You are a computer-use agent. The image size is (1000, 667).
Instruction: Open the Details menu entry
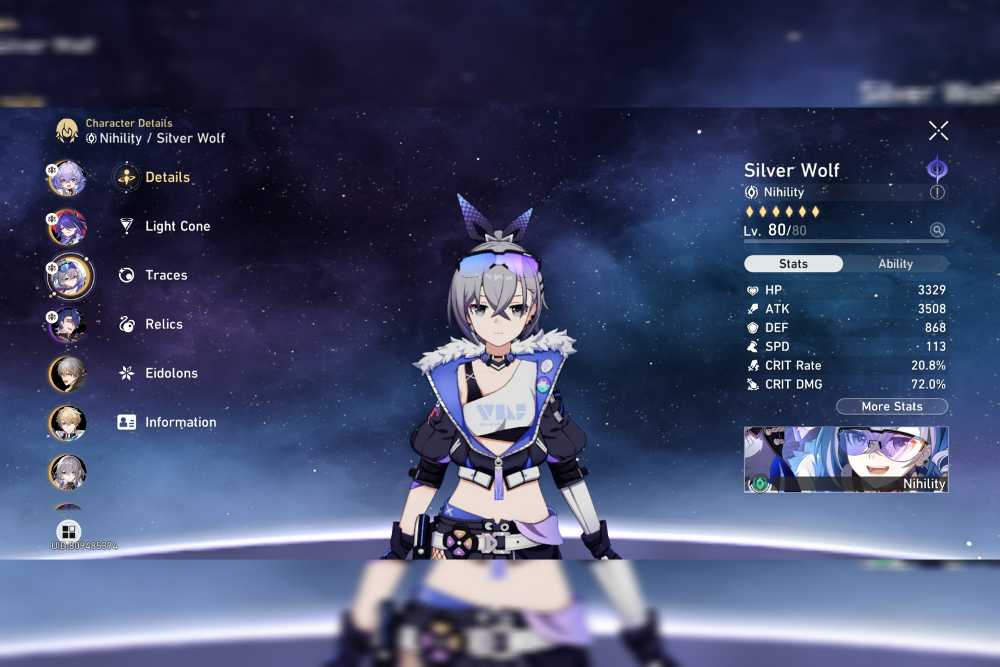(167, 178)
